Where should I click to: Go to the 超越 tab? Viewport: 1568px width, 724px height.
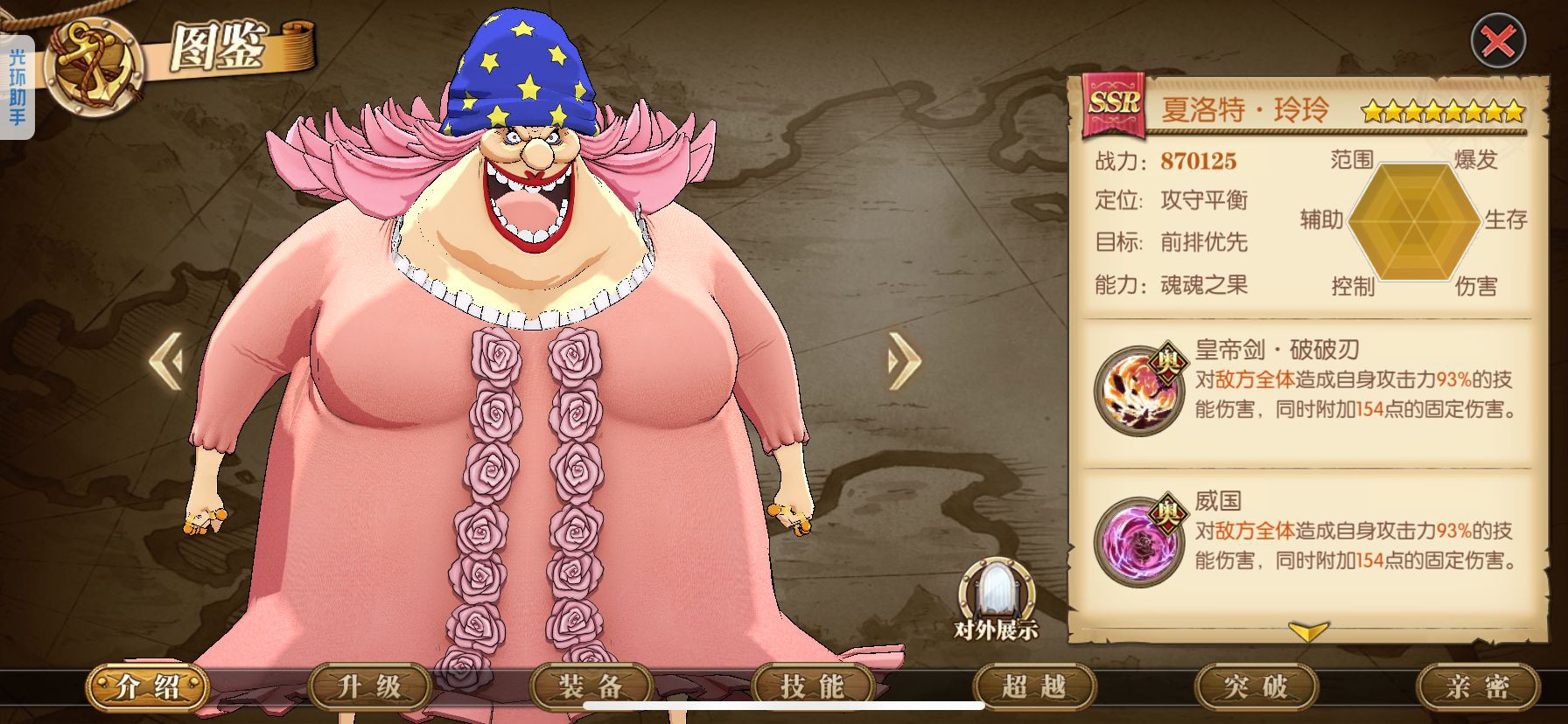[x=1033, y=686]
